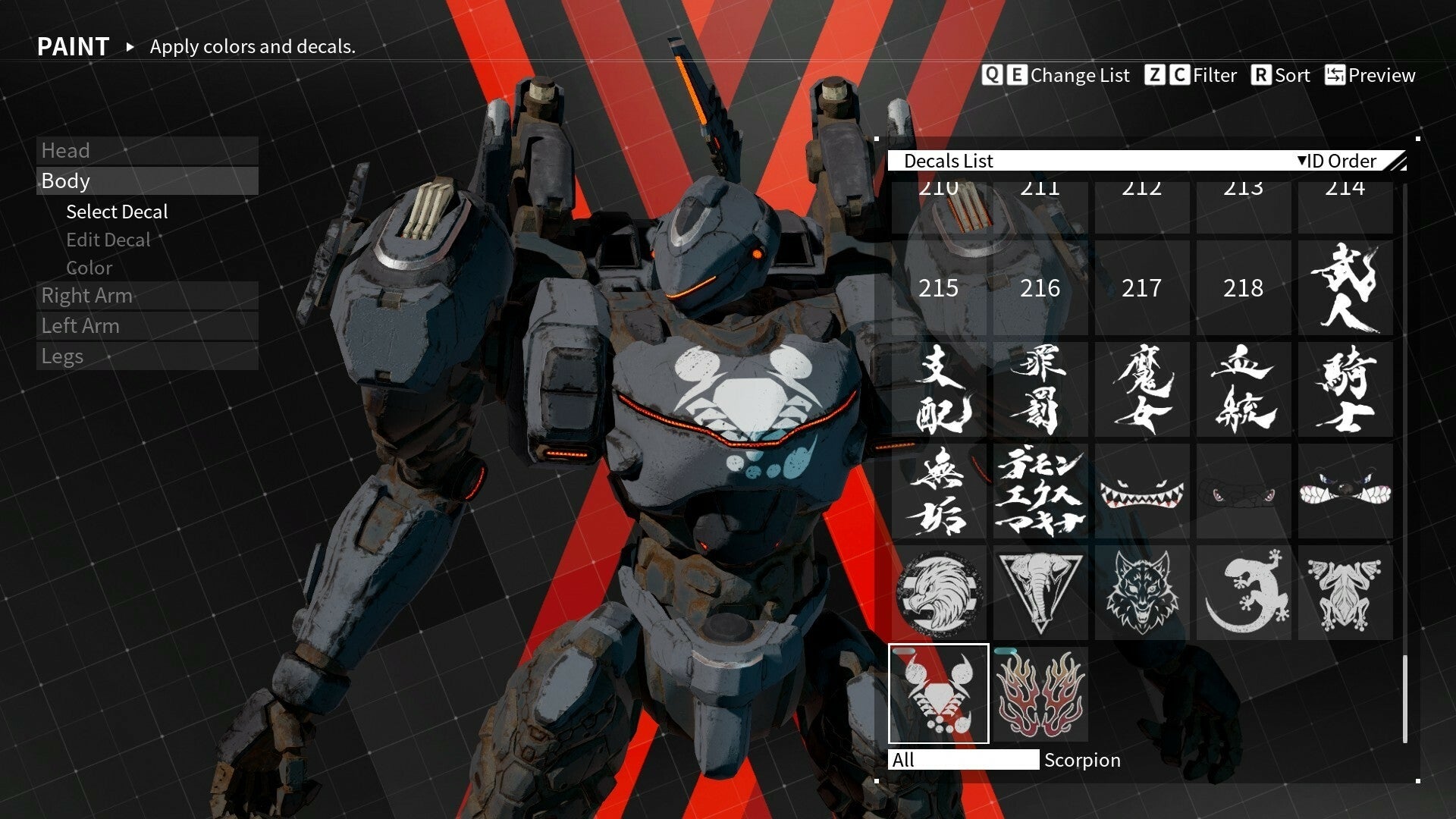Viewport: 1456px width, 819px height.
Task: Select the frog decal
Action: (x=1345, y=593)
